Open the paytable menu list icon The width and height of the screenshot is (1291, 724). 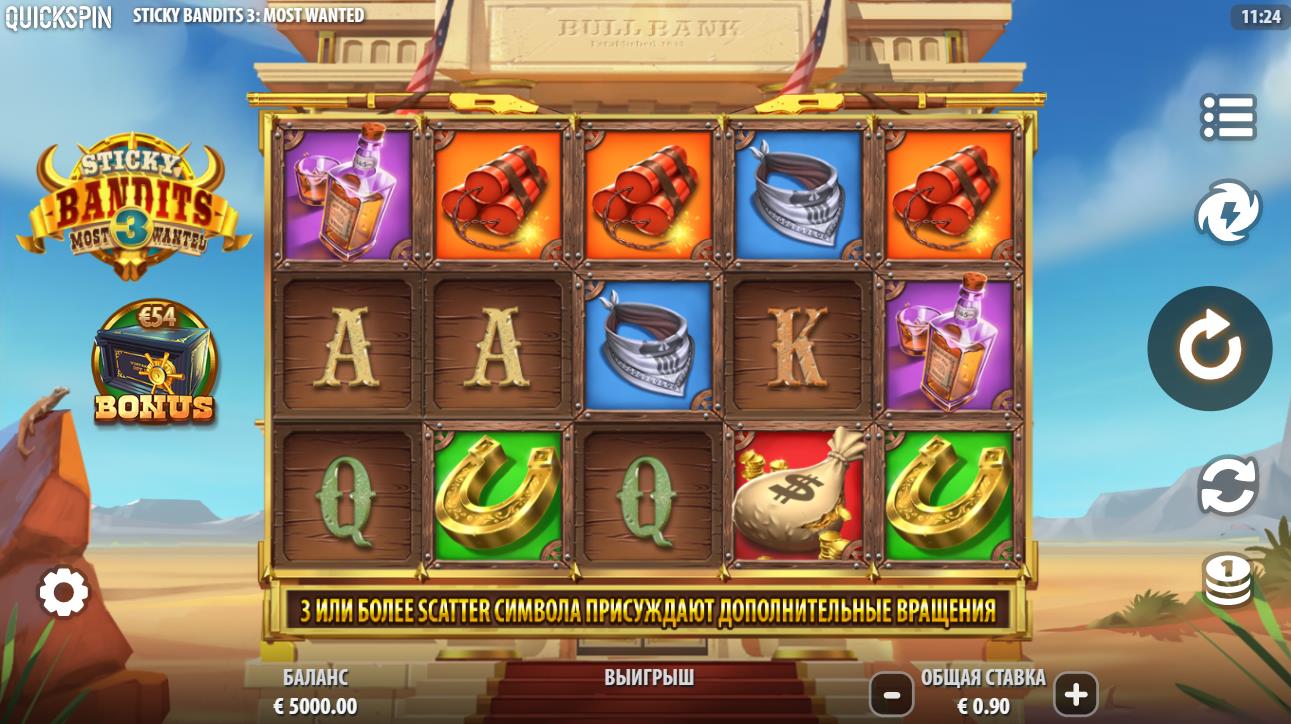pyautogui.click(x=1228, y=118)
